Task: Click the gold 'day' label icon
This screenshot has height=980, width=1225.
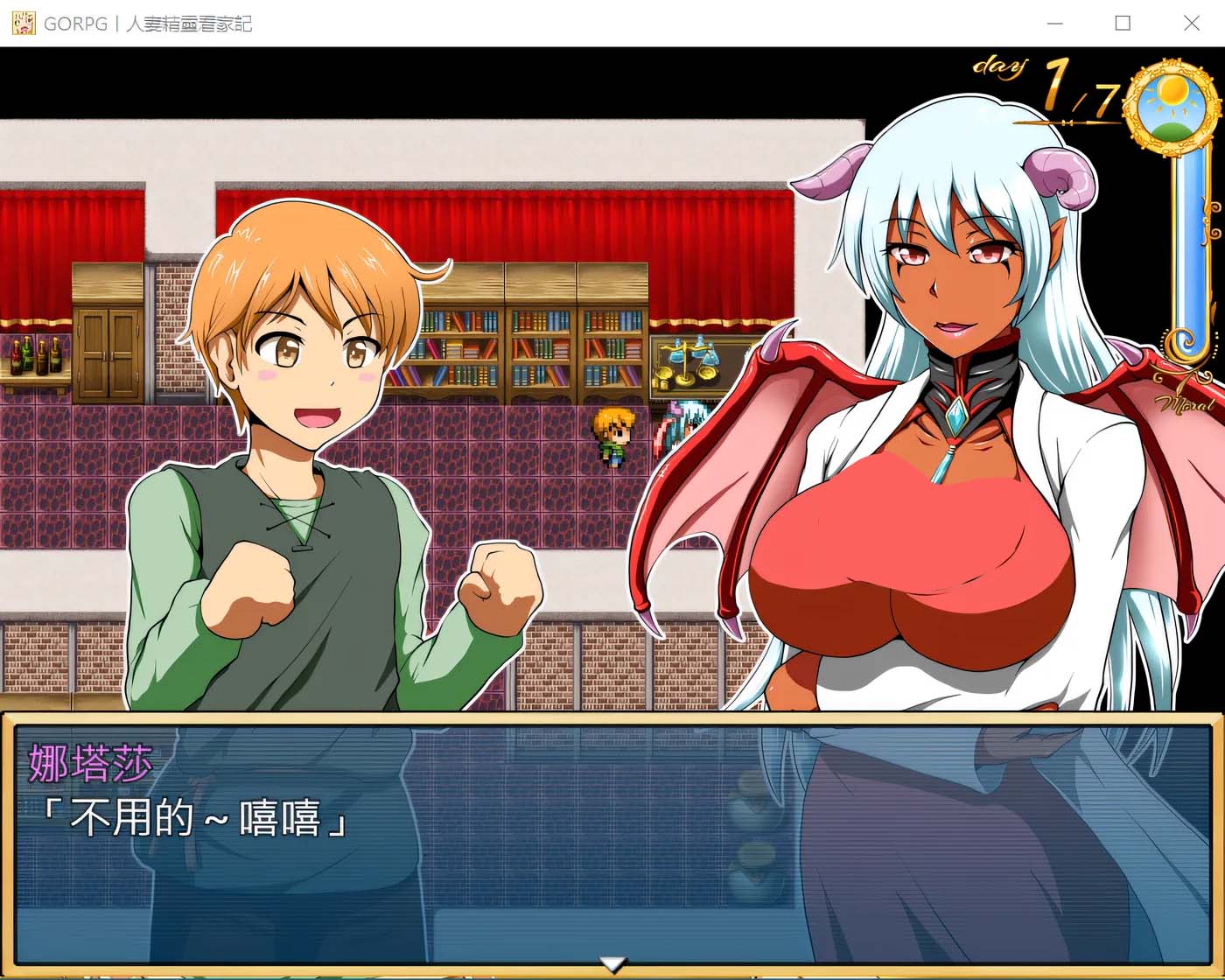Action: 998,67
